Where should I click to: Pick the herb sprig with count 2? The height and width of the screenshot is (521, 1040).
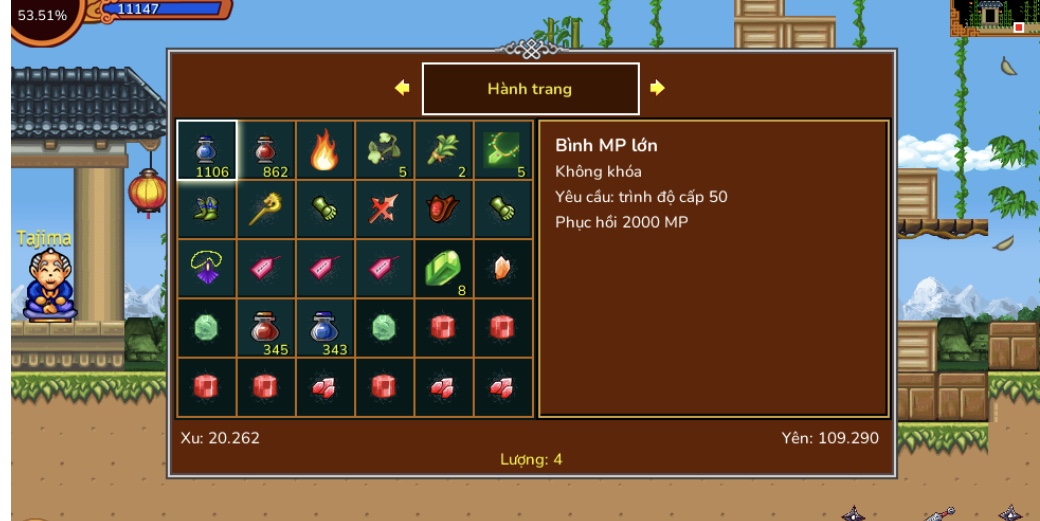tap(444, 151)
